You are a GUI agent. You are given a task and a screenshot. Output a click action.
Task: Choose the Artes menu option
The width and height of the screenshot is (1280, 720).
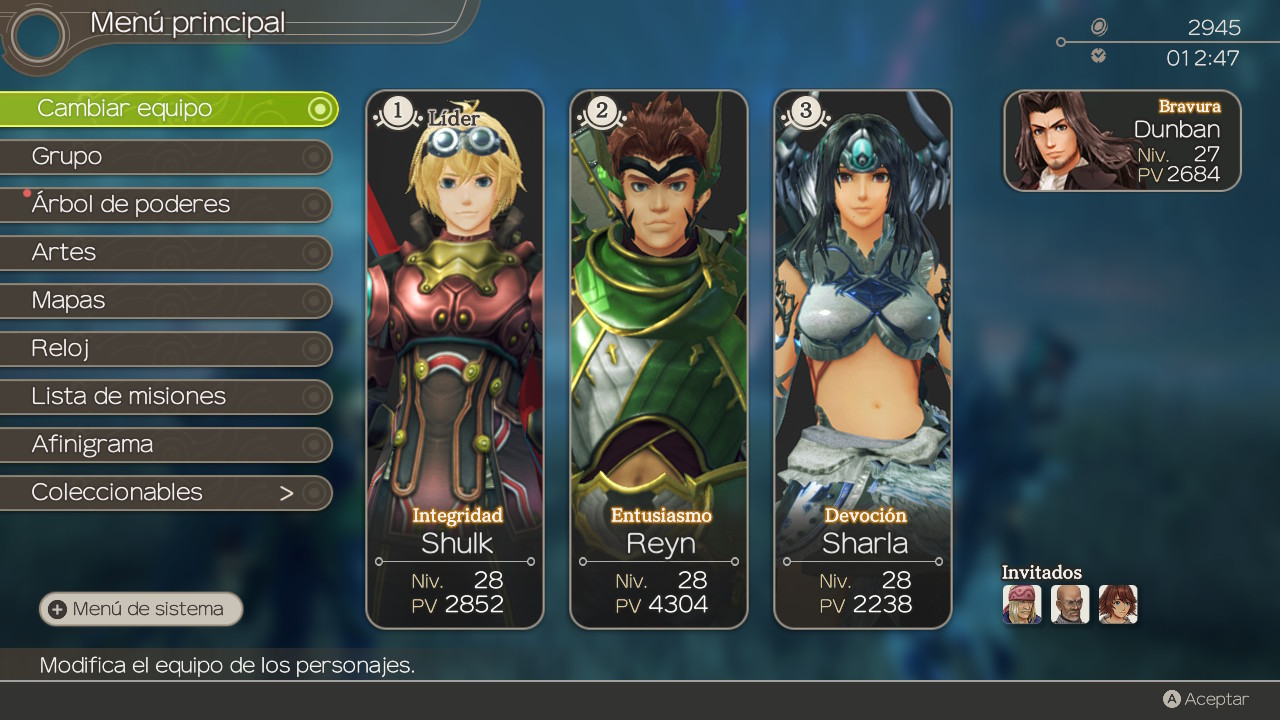(x=165, y=252)
